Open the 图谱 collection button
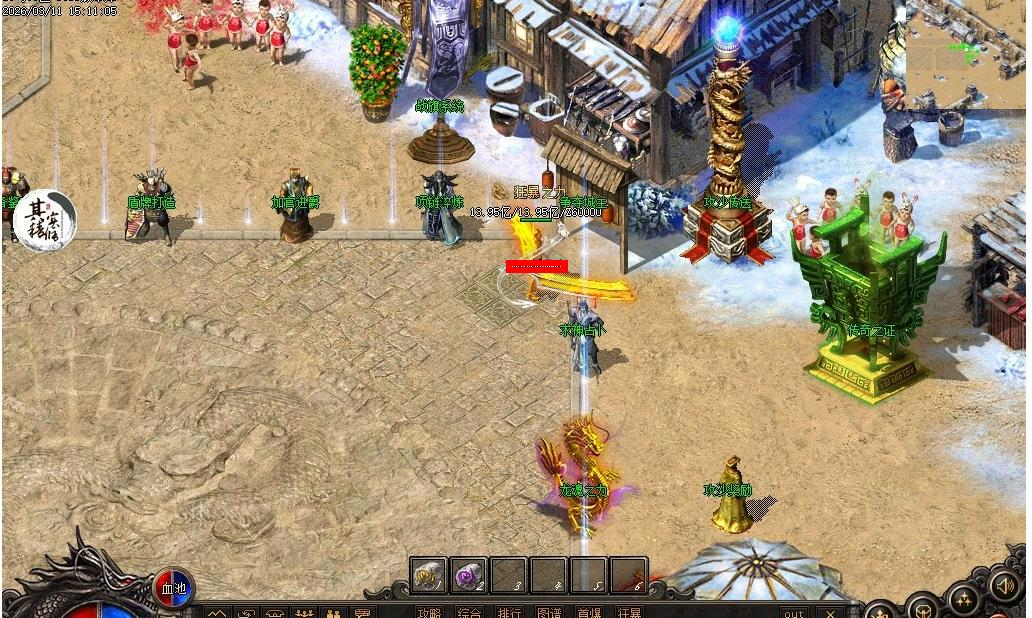The height and width of the screenshot is (618, 1032). (x=549, y=611)
